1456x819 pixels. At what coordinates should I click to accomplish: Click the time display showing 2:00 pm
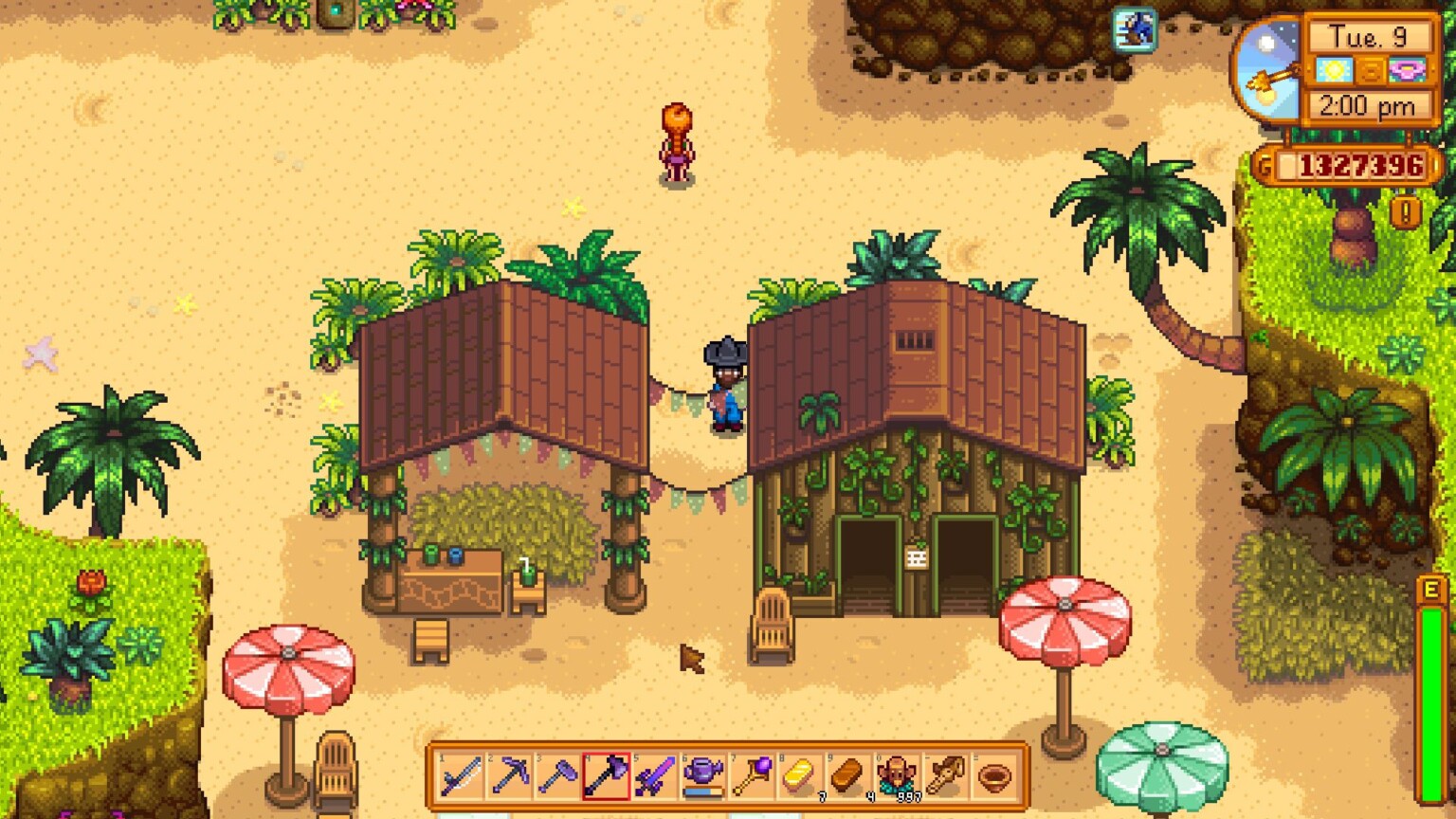1365,105
